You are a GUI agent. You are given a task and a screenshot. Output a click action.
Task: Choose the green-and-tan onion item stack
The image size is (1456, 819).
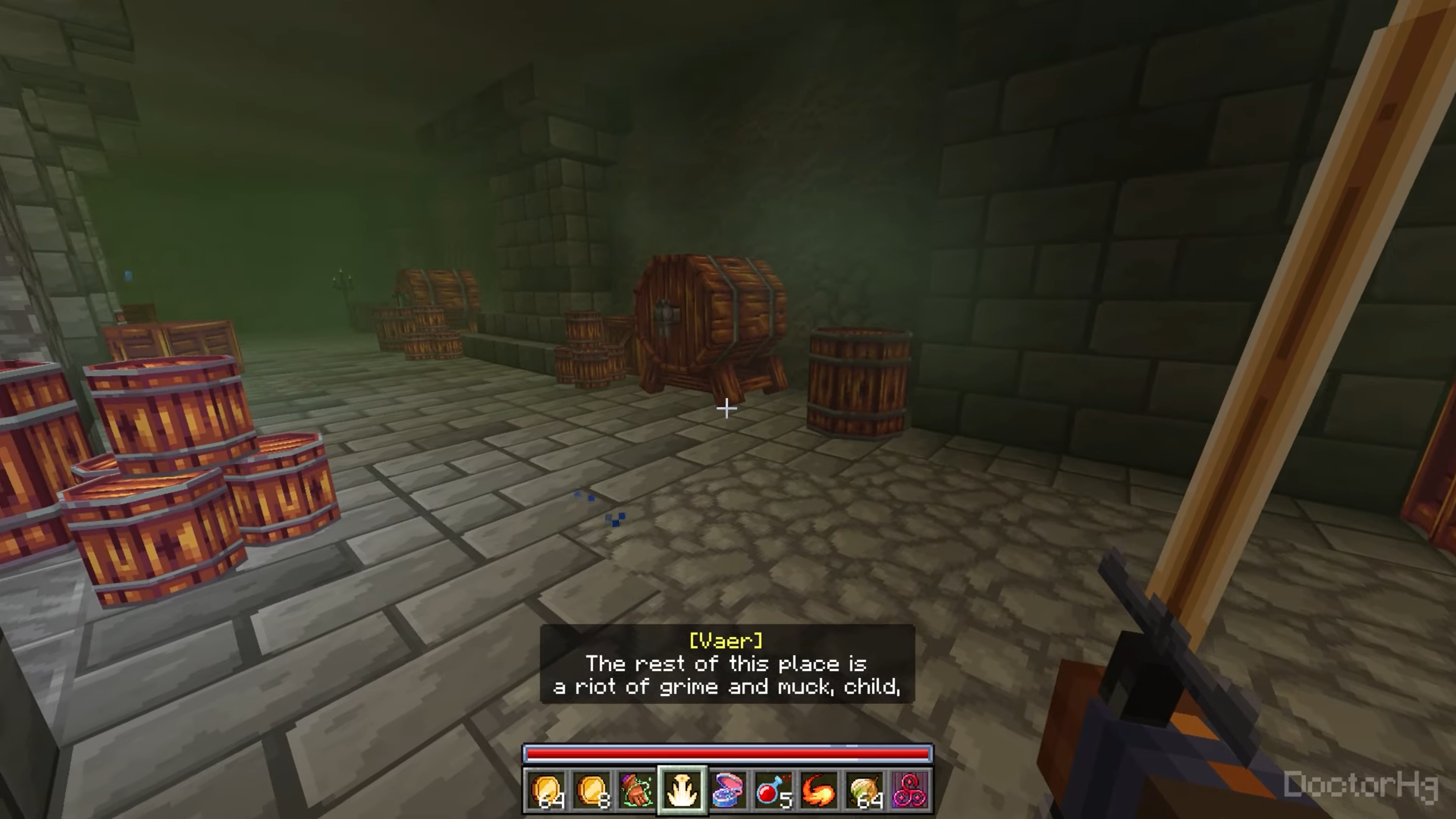tap(864, 790)
